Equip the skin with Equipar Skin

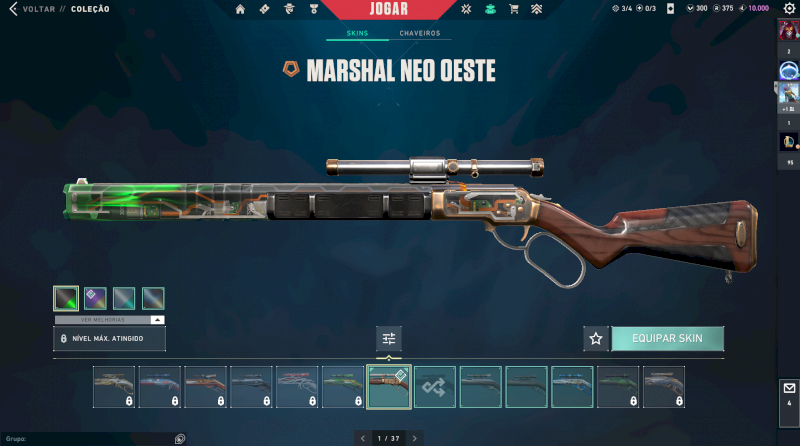coord(667,338)
